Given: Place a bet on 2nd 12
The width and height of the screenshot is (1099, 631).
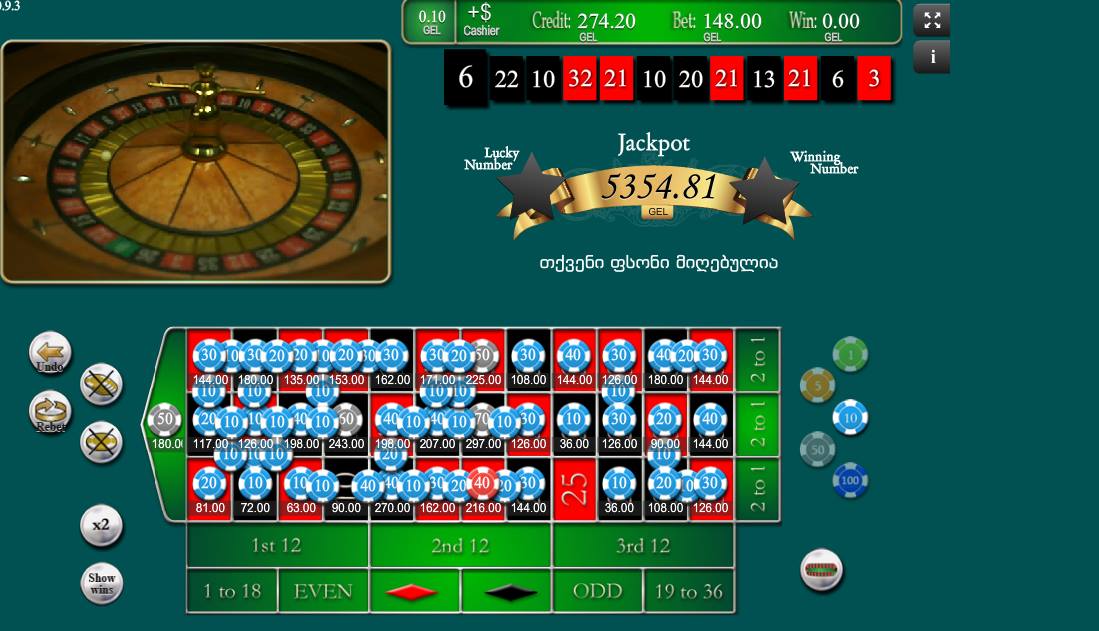Looking at the screenshot, I should 460,546.
